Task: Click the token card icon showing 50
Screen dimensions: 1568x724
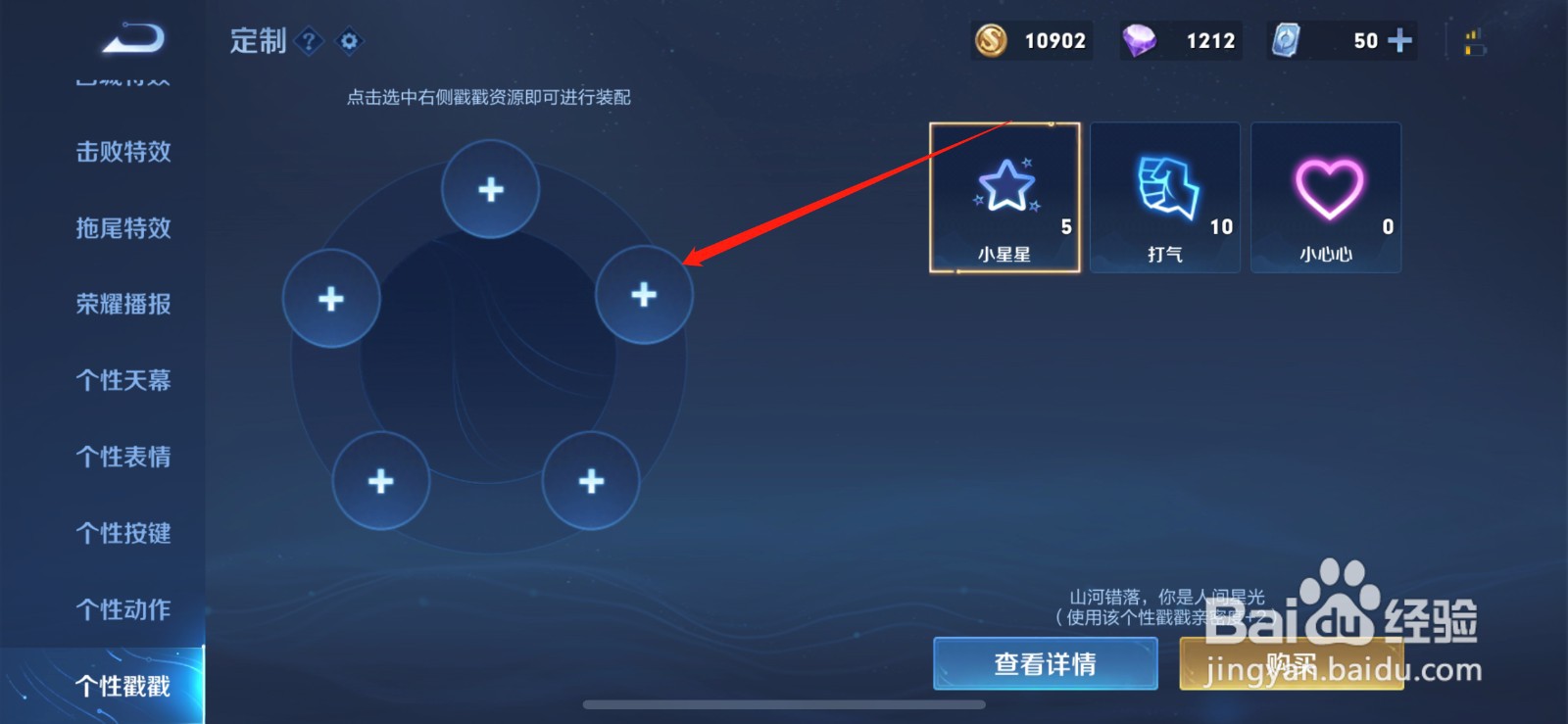Action: coord(1287,41)
